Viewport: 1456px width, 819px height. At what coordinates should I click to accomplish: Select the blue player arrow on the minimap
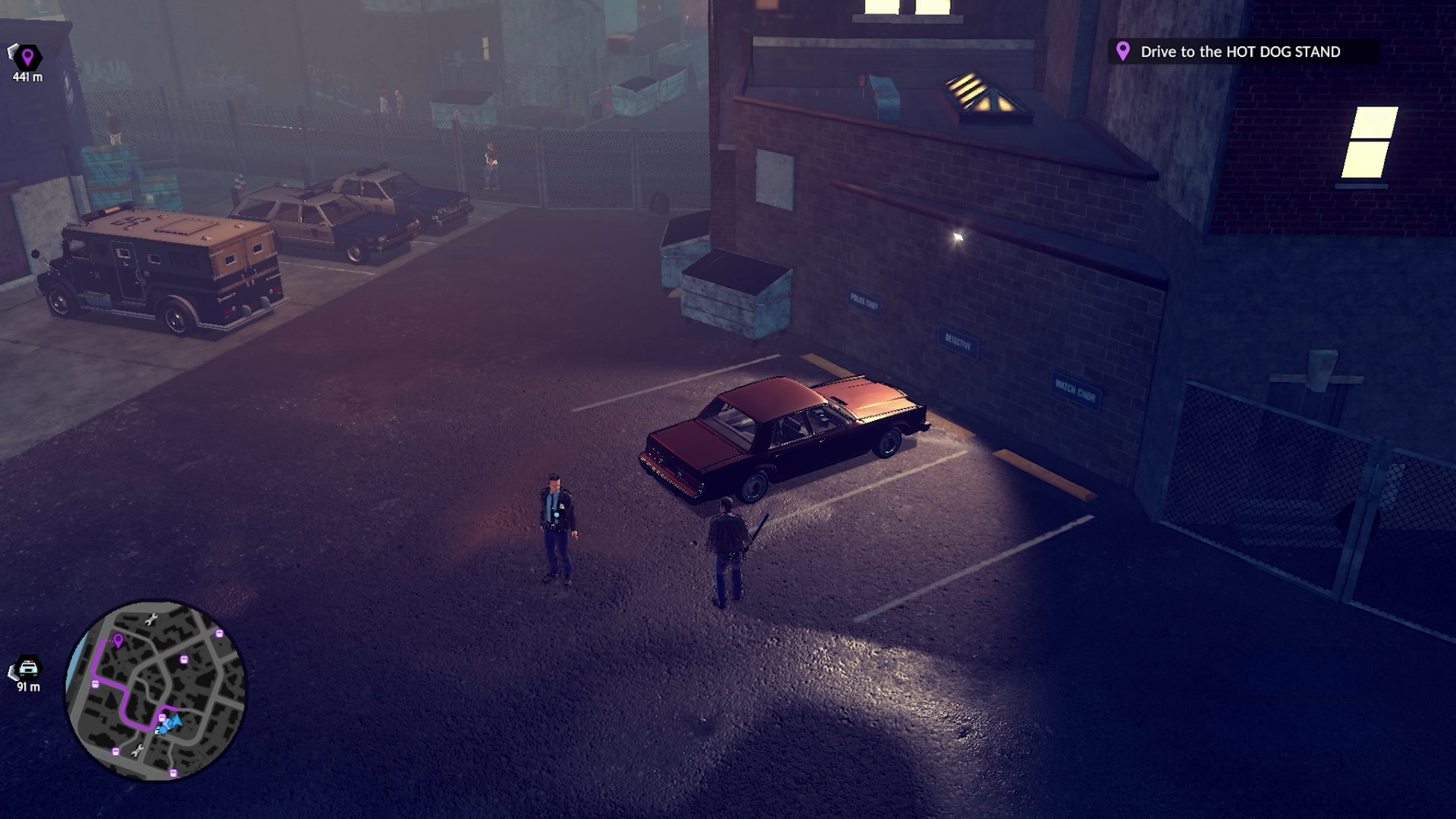[175, 722]
